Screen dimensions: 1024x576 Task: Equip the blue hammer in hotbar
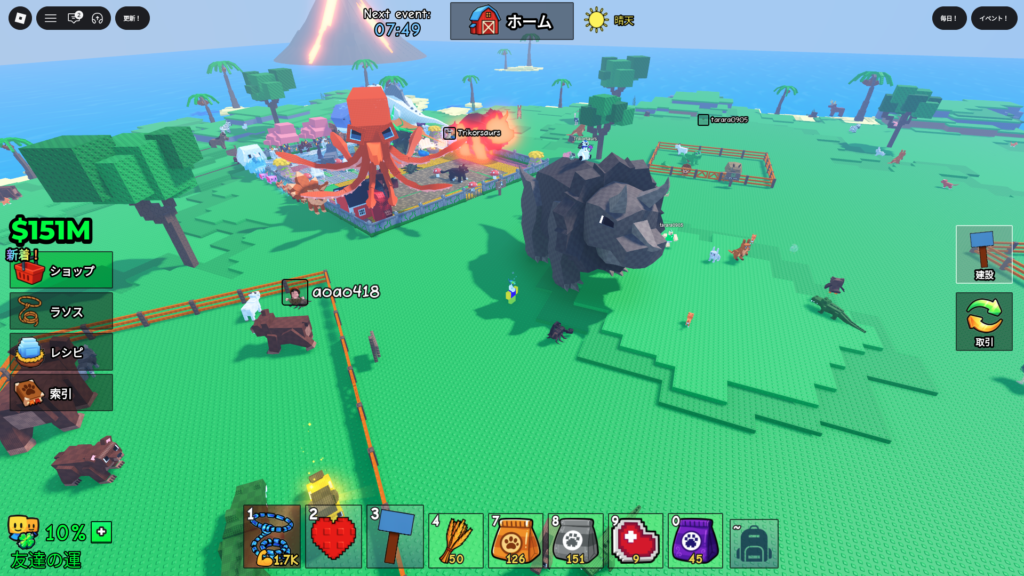tap(393, 540)
